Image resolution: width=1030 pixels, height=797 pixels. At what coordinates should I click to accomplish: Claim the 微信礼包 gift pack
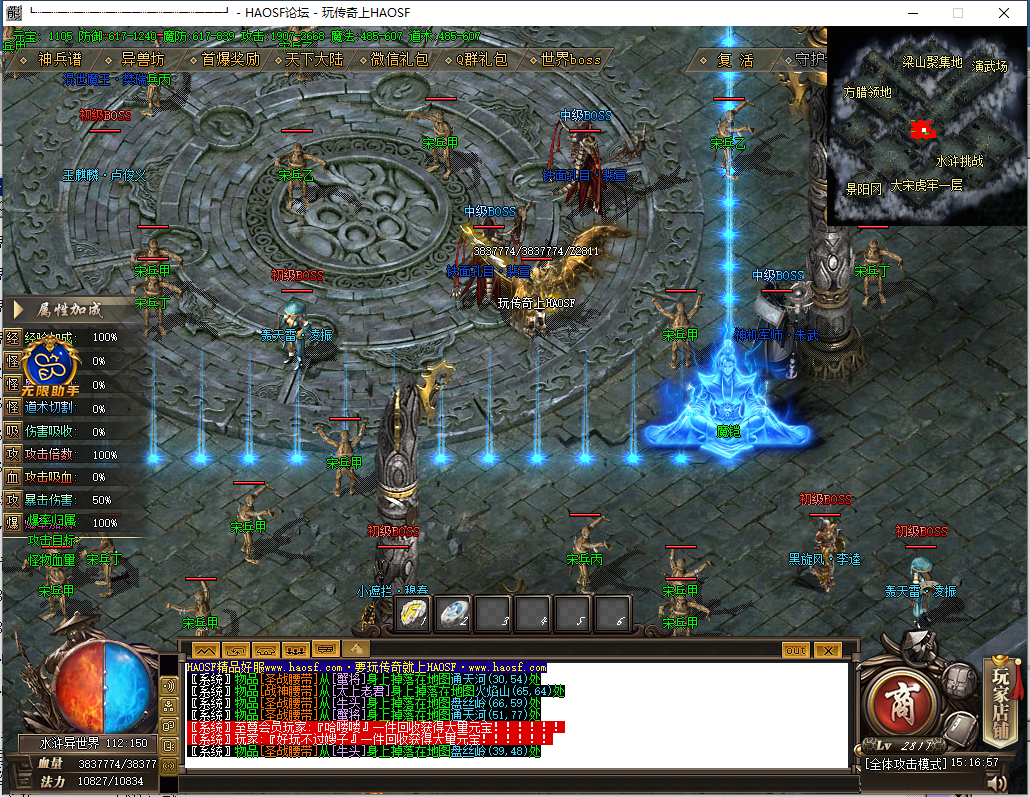(399, 60)
